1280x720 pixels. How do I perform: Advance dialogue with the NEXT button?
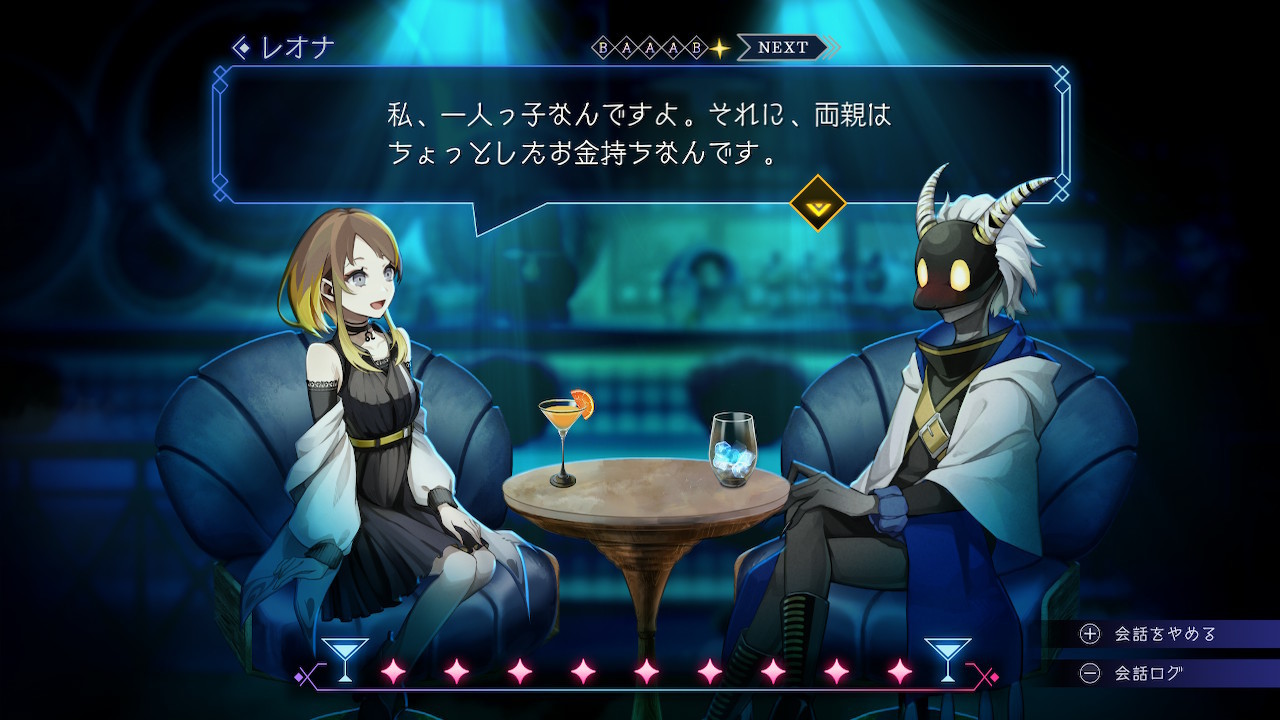pos(784,47)
